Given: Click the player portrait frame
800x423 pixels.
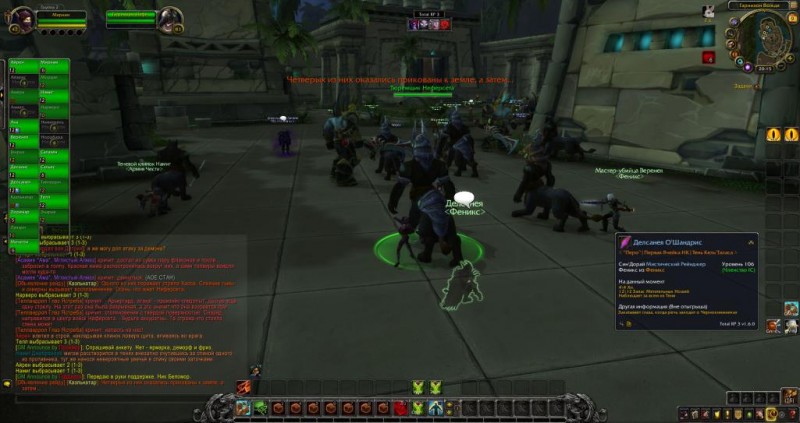Looking at the screenshot, I should [x=21, y=17].
